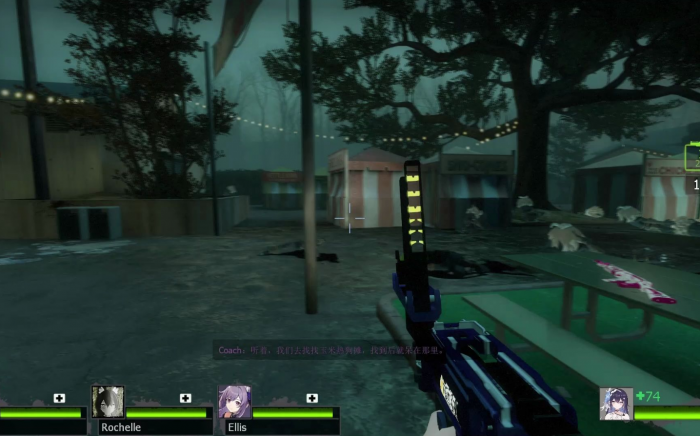Click the first-aid kit icon above Rochelle

[186, 398]
